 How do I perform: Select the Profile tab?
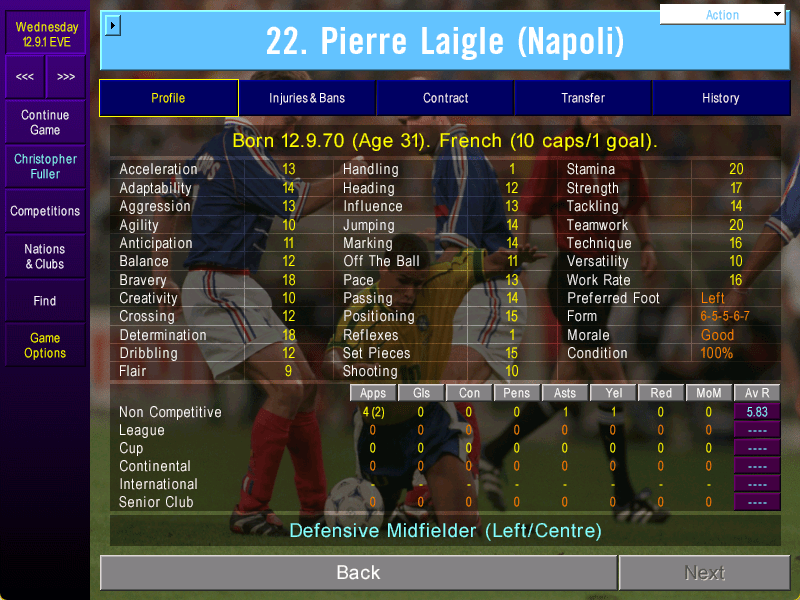168,98
